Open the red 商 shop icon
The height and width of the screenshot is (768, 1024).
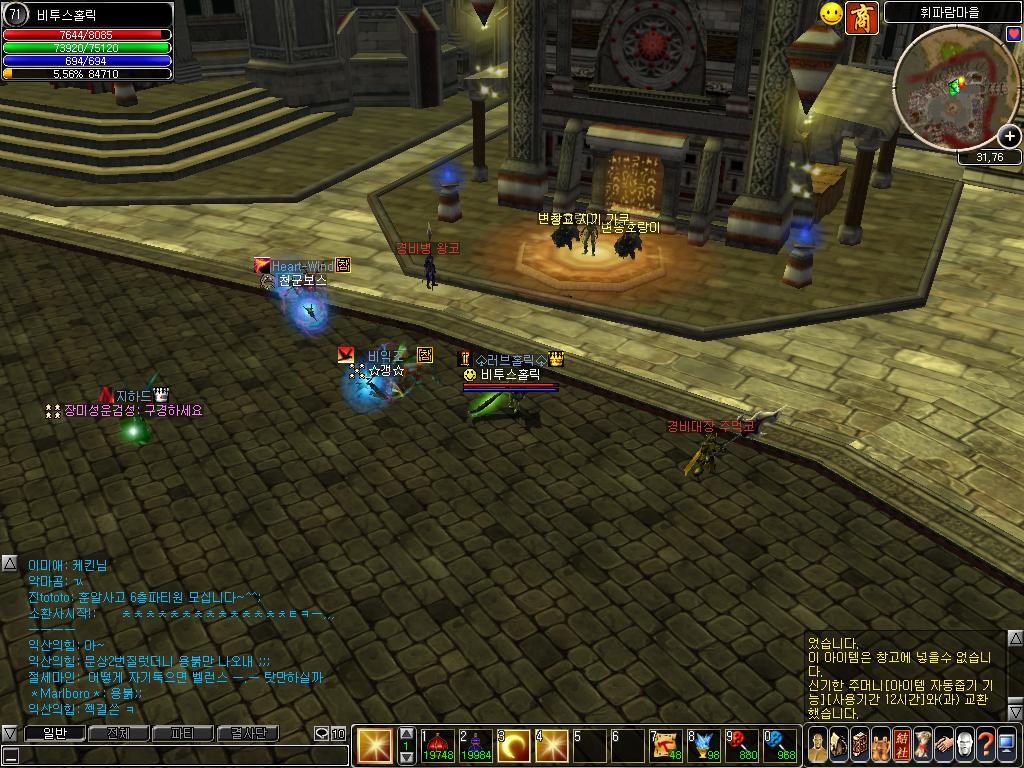point(861,17)
